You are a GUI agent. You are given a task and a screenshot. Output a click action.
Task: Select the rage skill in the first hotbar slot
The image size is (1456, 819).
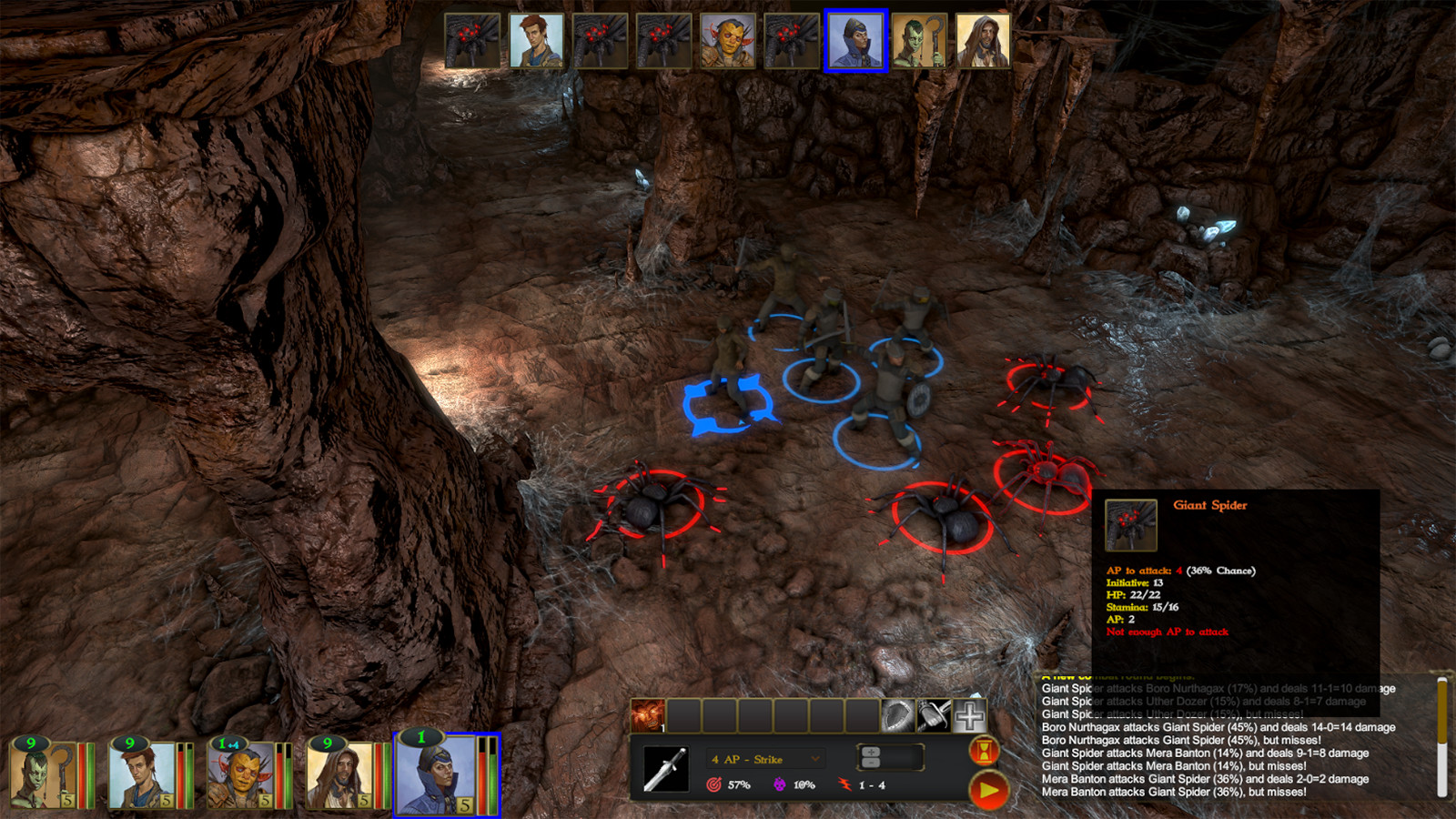(649, 715)
